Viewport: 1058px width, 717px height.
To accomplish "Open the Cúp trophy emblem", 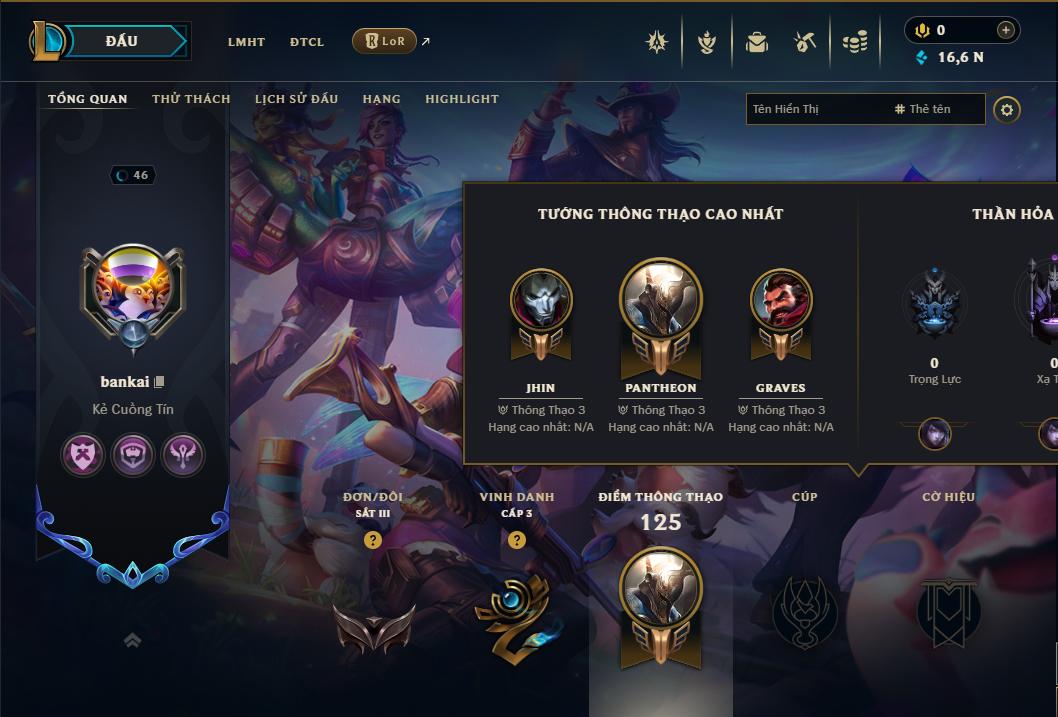I will pos(804,610).
